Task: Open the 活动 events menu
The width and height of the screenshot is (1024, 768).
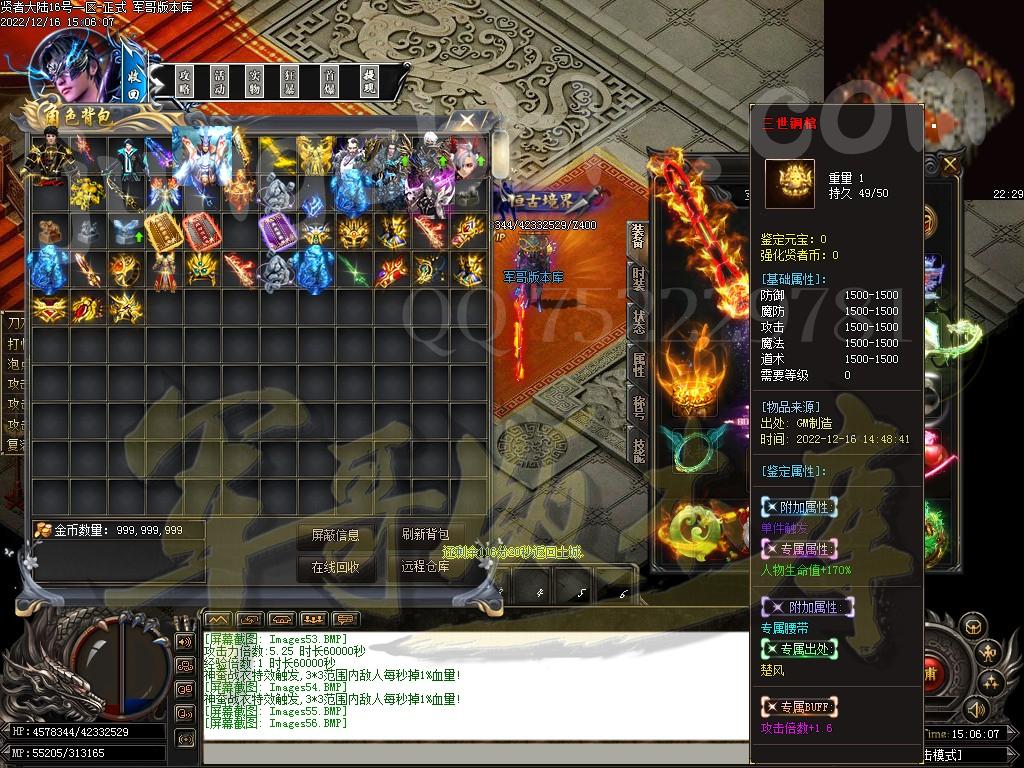Action: pyautogui.click(x=219, y=81)
